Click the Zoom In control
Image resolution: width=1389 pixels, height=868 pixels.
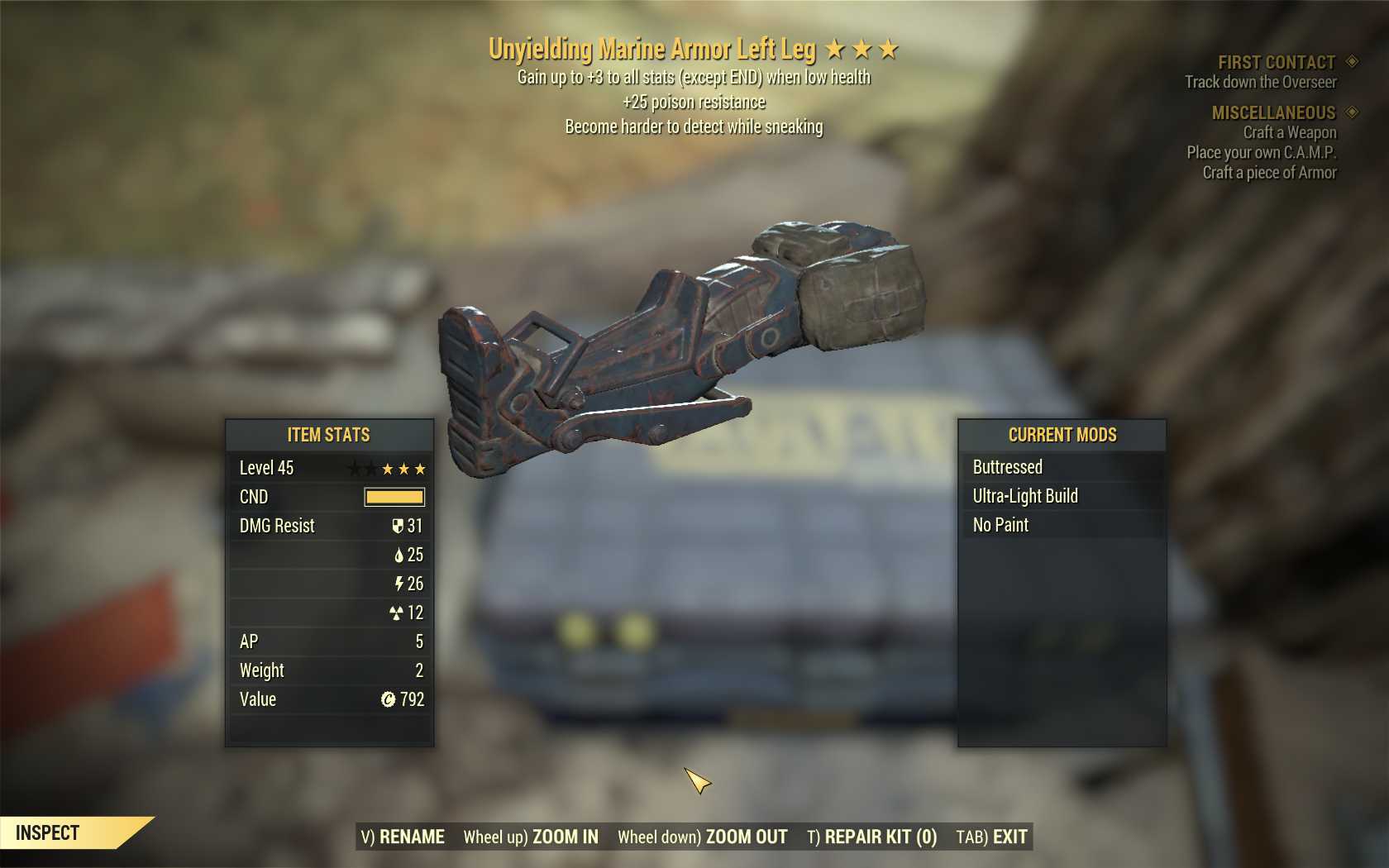pyautogui.click(x=531, y=837)
